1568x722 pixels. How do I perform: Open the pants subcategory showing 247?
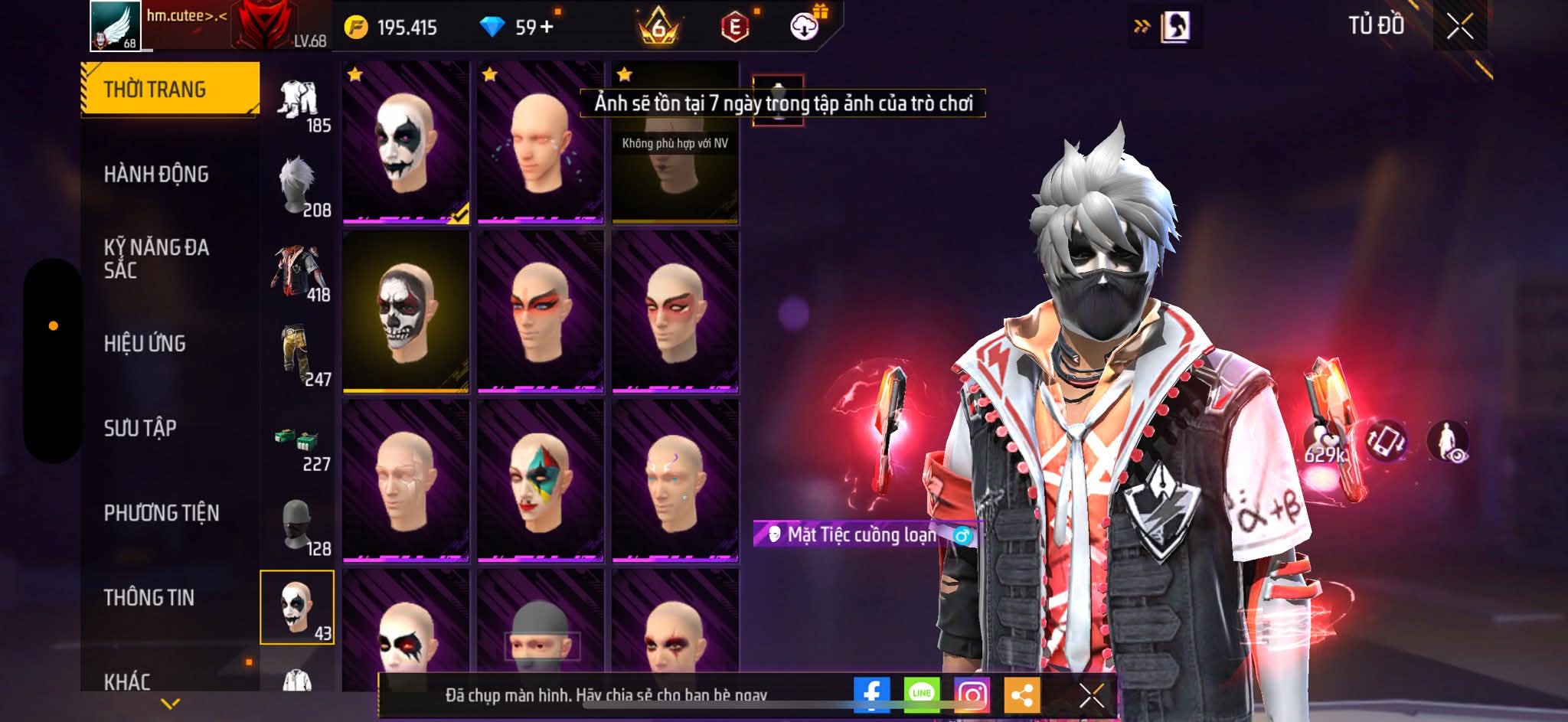click(x=299, y=358)
